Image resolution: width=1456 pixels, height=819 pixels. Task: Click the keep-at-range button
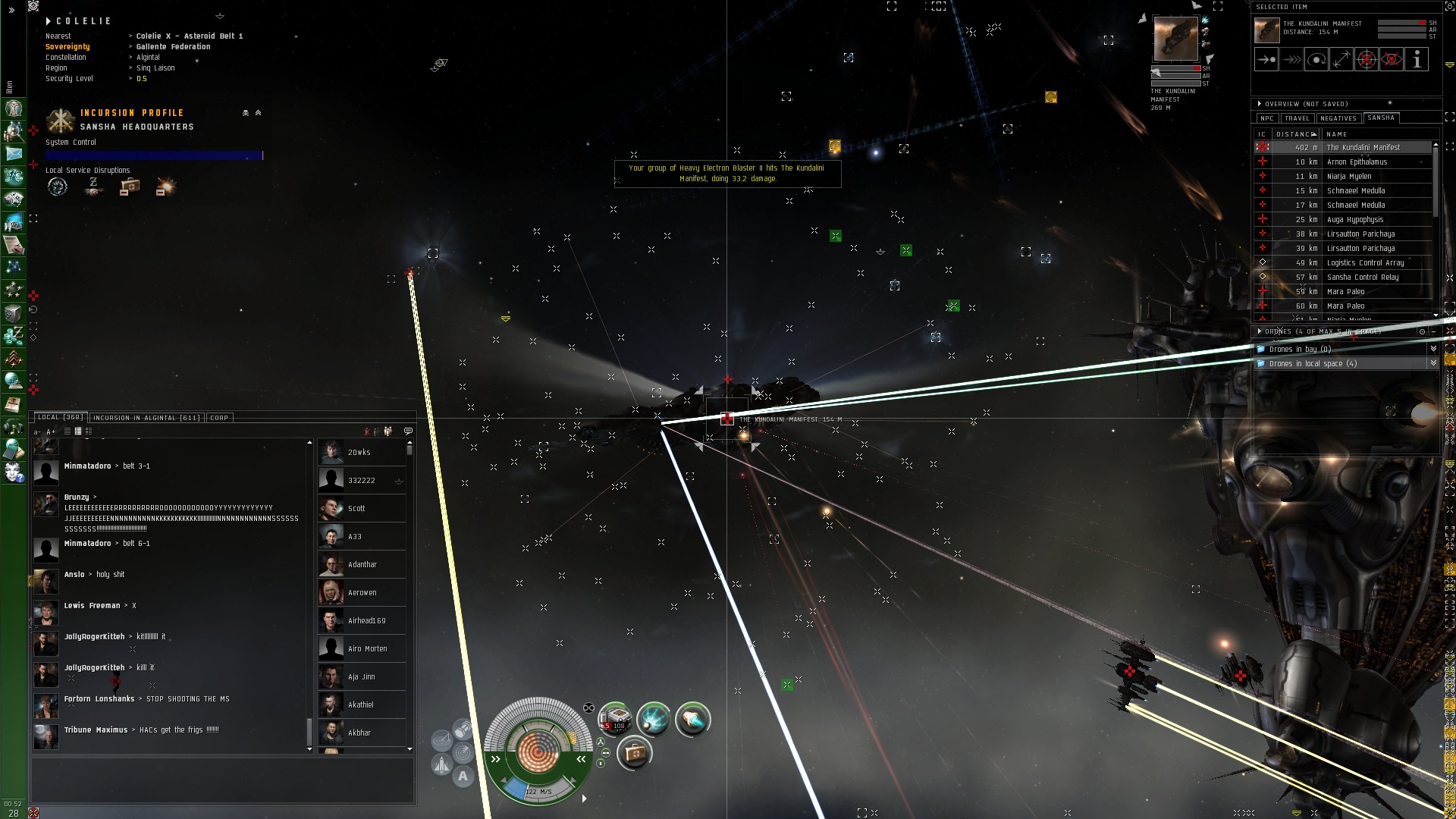pos(1341,60)
